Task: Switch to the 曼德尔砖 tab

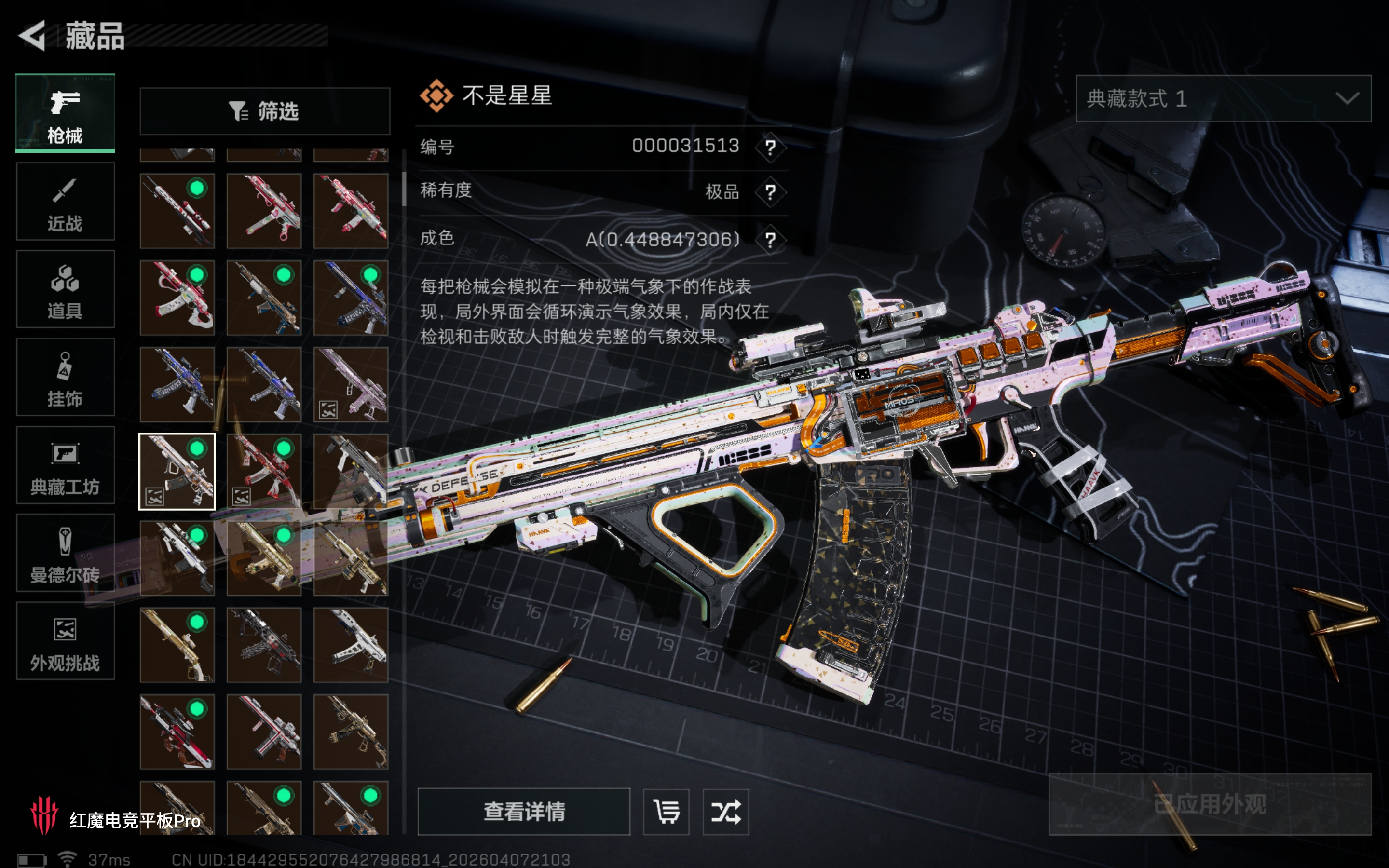Action: (65, 553)
